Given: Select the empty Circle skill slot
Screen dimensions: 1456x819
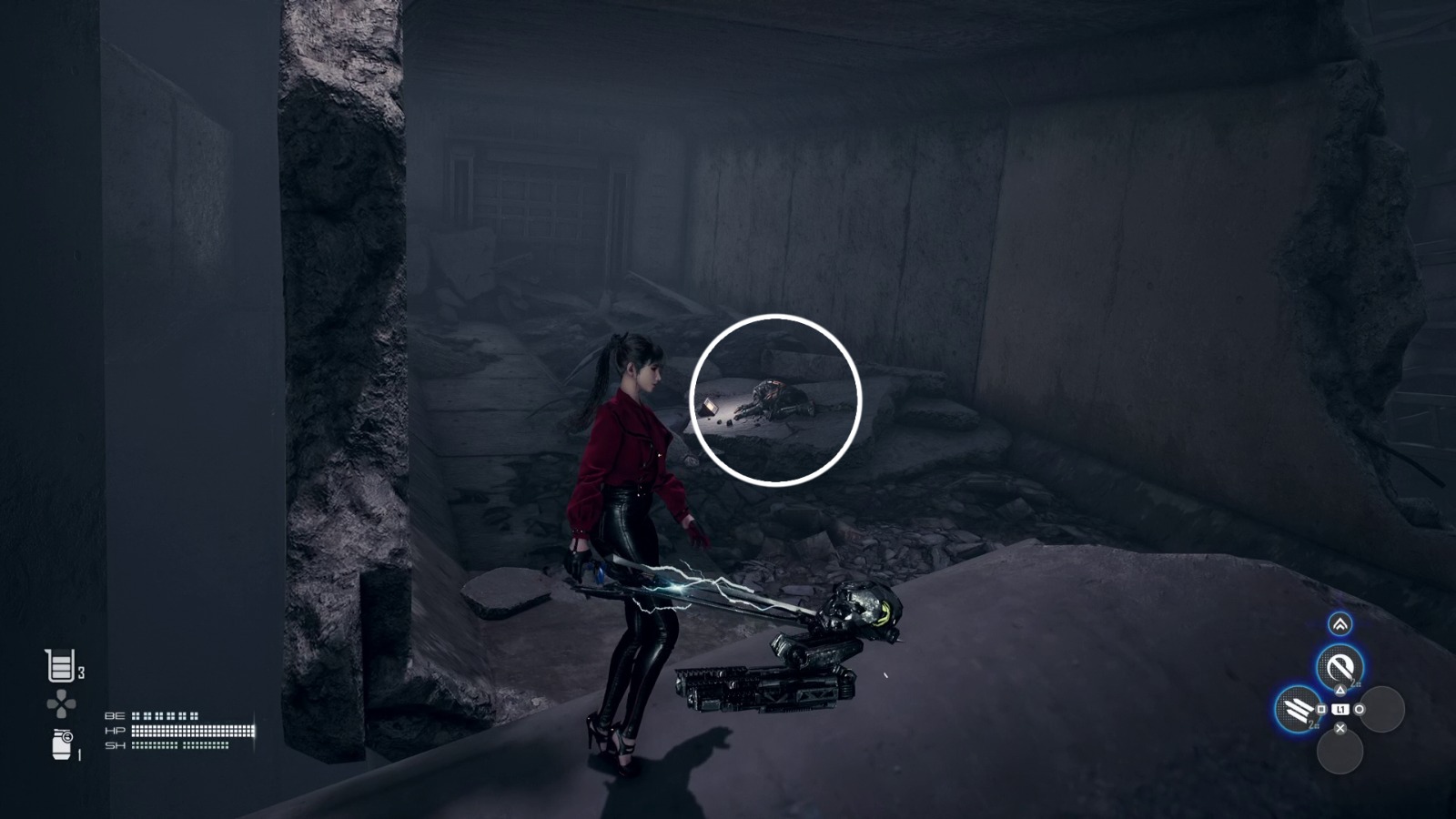Looking at the screenshot, I should pyautogui.click(x=1384, y=709).
